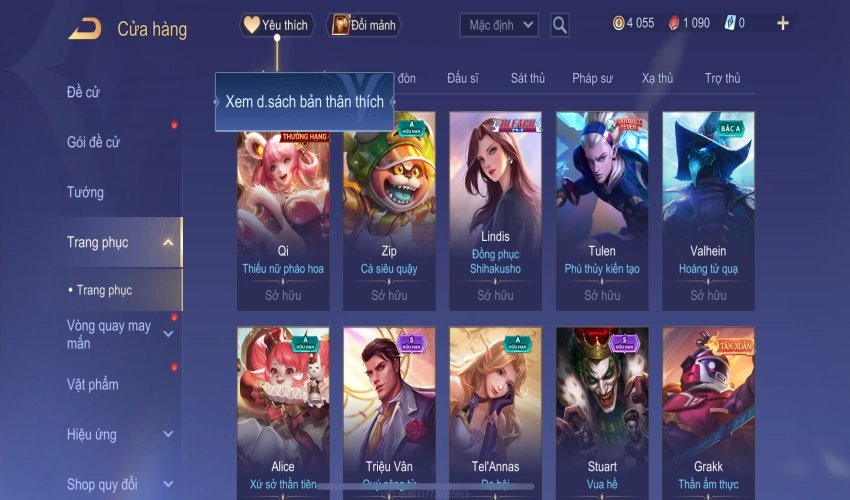Filter skins by Đấu sĩ class
The height and width of the screenshot is (500, 850).
click(x=463, y=78)
